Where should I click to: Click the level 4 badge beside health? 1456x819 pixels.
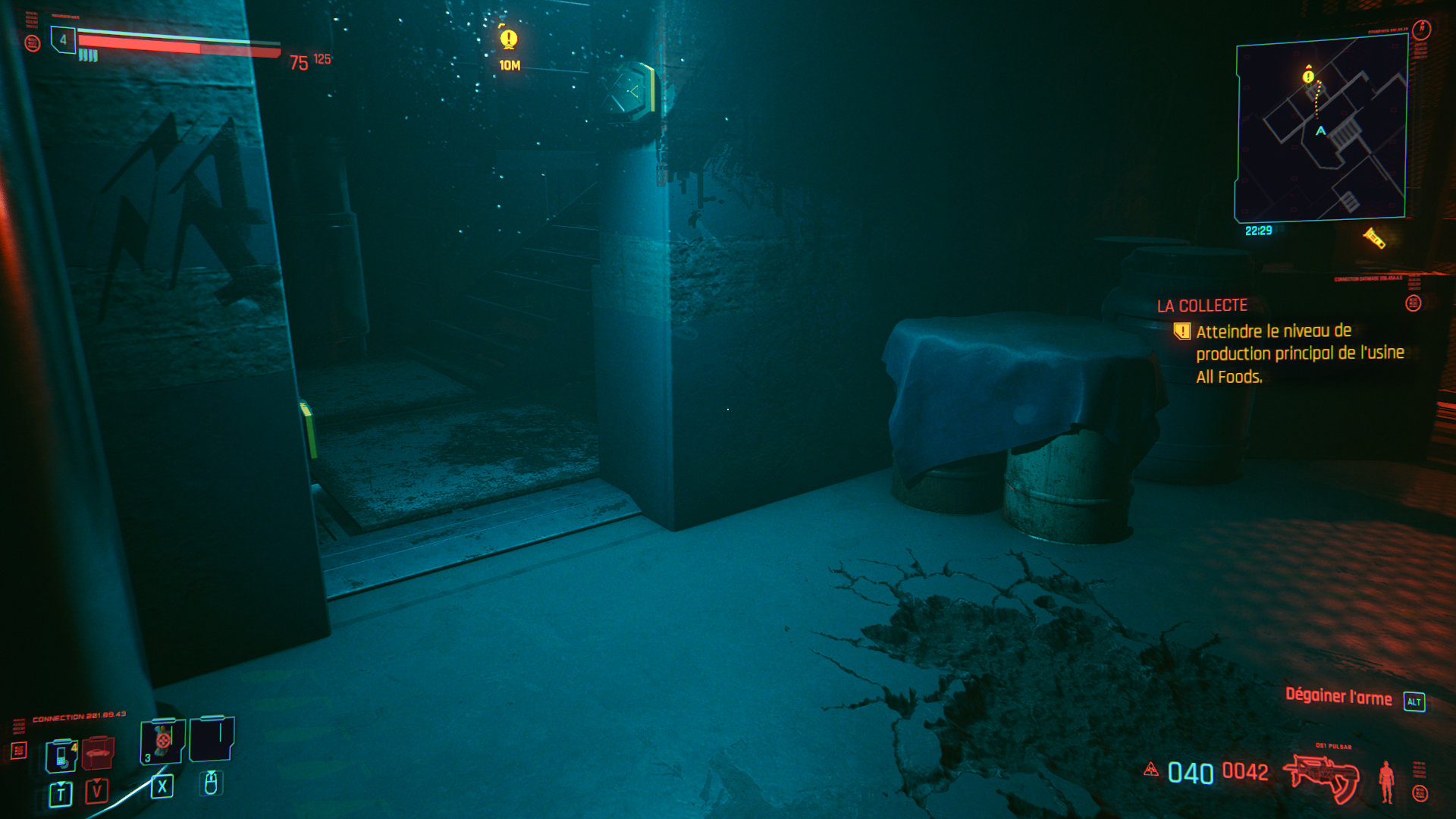point(63,39)
